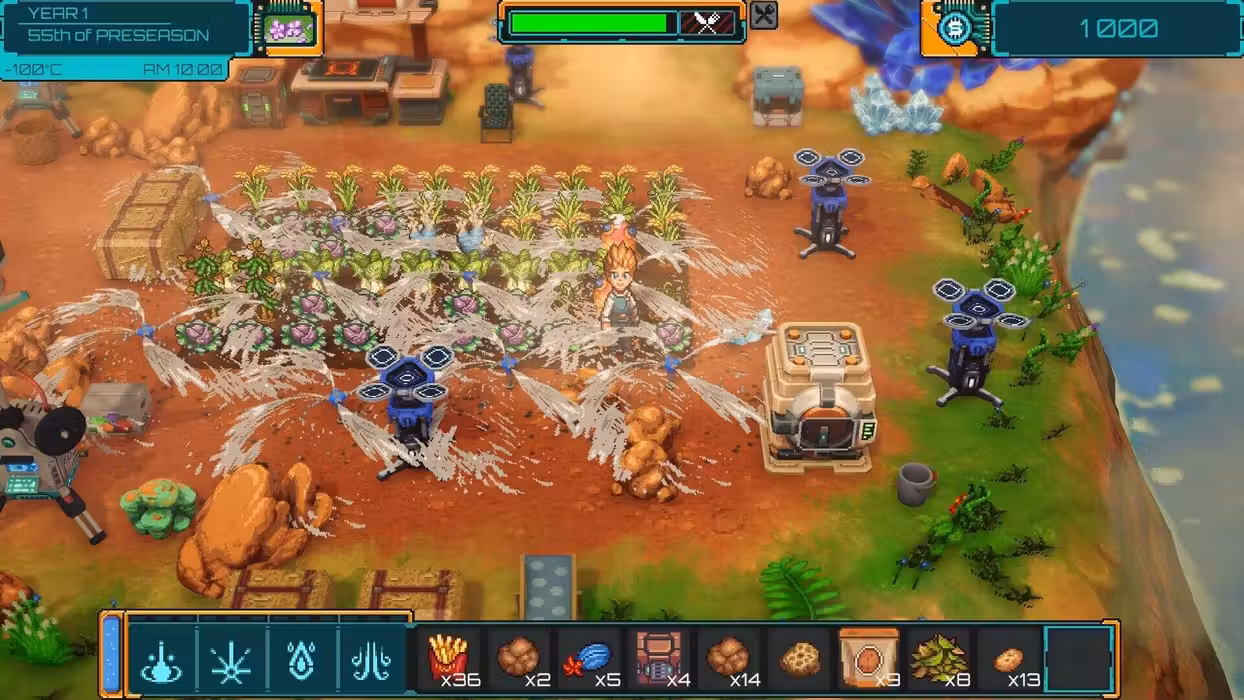Screen dimensions: 1244x700
Task: Choose the radial burst sprinkler tool
Action: (x=231, y=661)
